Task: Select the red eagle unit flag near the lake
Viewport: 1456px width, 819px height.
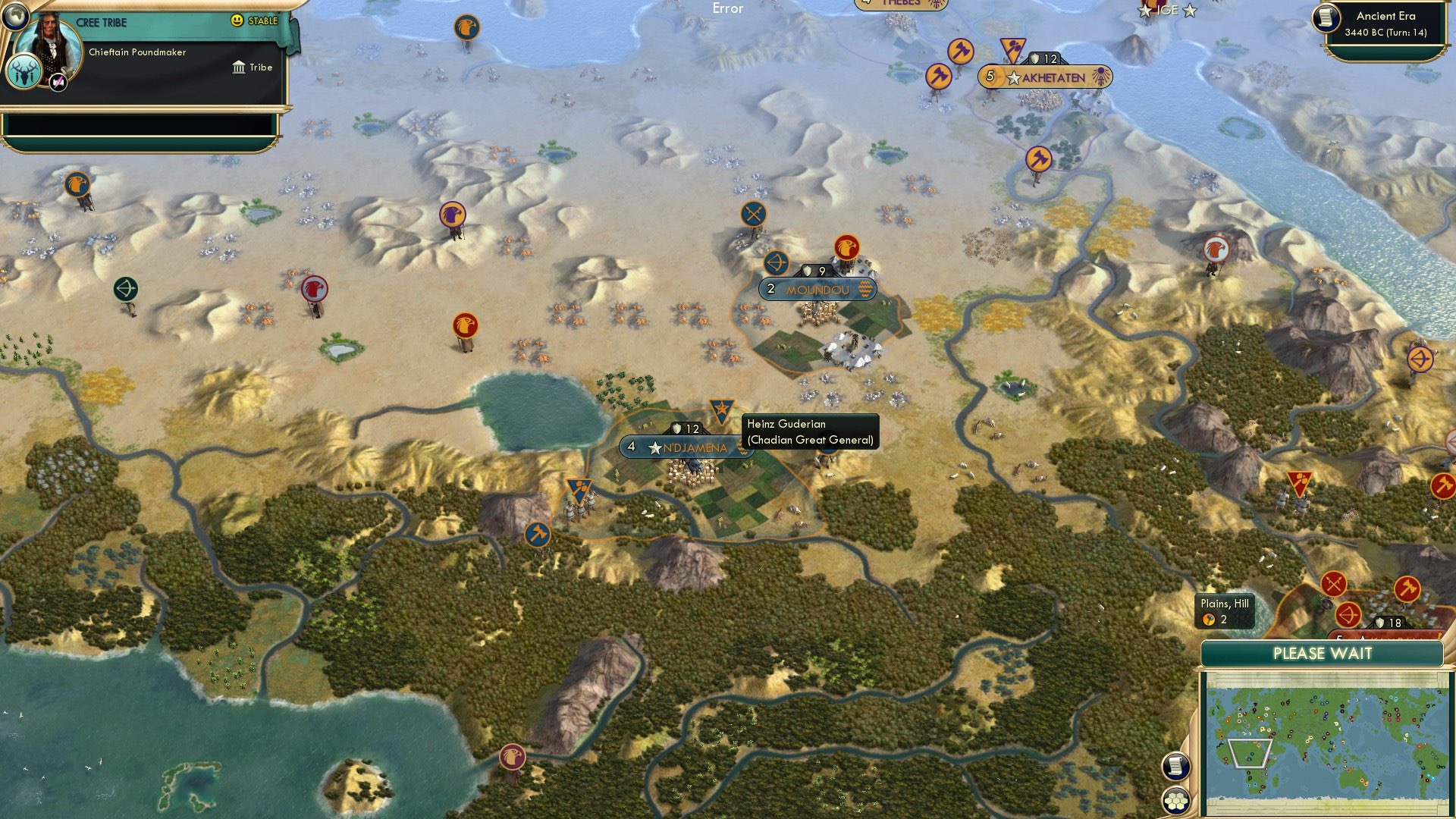Action: tap(464, 322)
